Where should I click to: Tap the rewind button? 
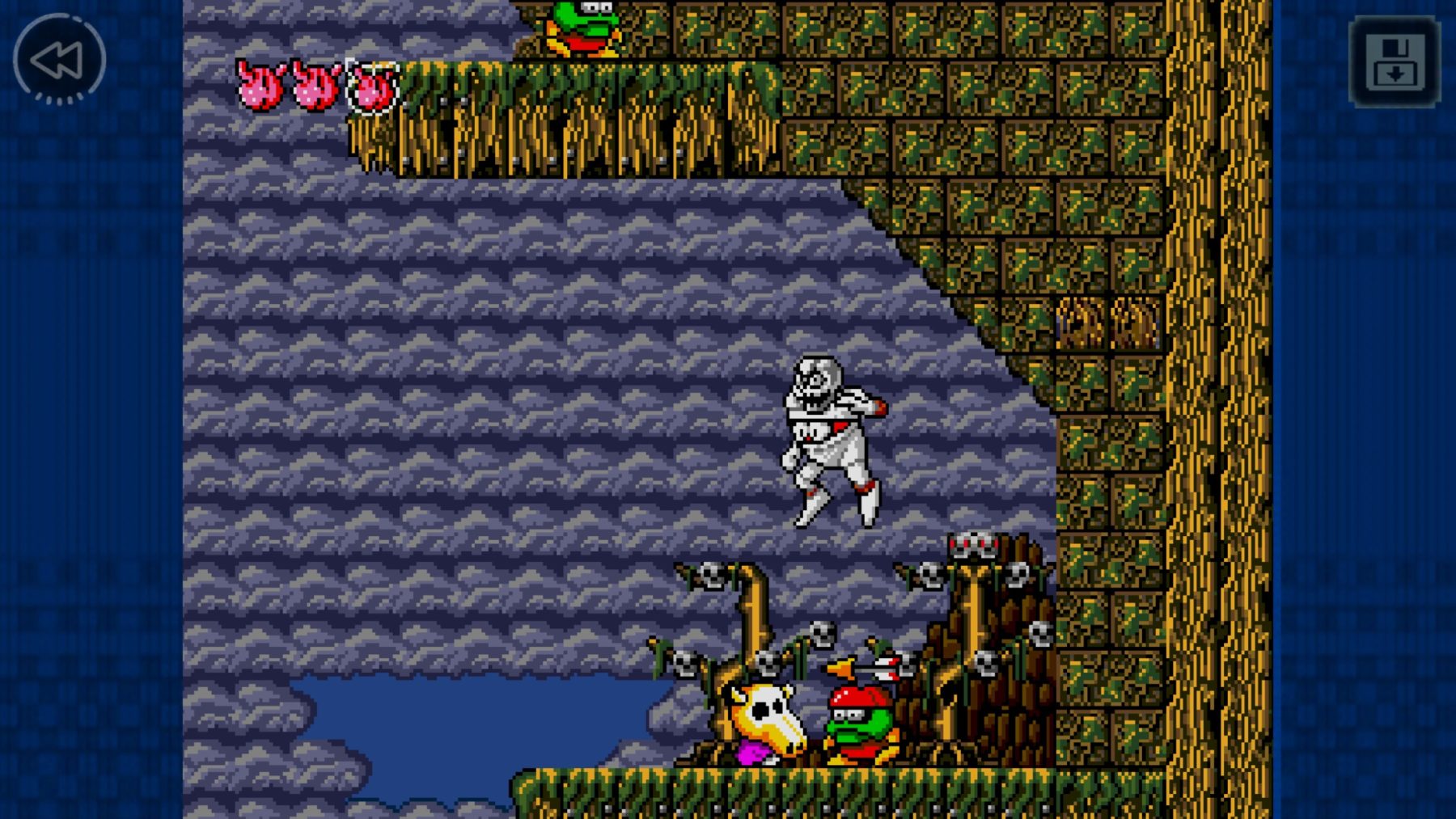pos(59,59)
